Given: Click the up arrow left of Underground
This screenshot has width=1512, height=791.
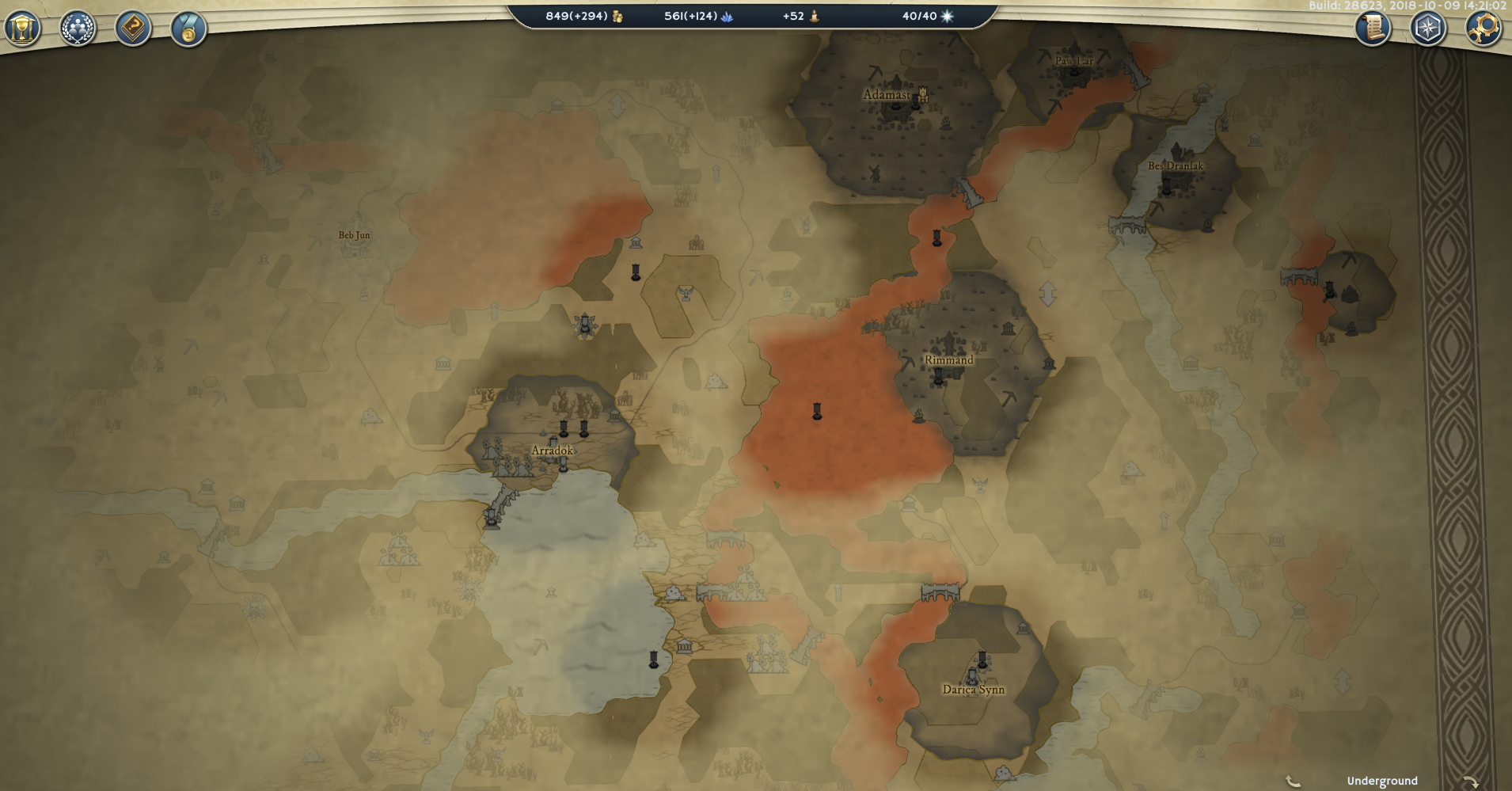Looking at the screenshot, I should point(1294,781).
